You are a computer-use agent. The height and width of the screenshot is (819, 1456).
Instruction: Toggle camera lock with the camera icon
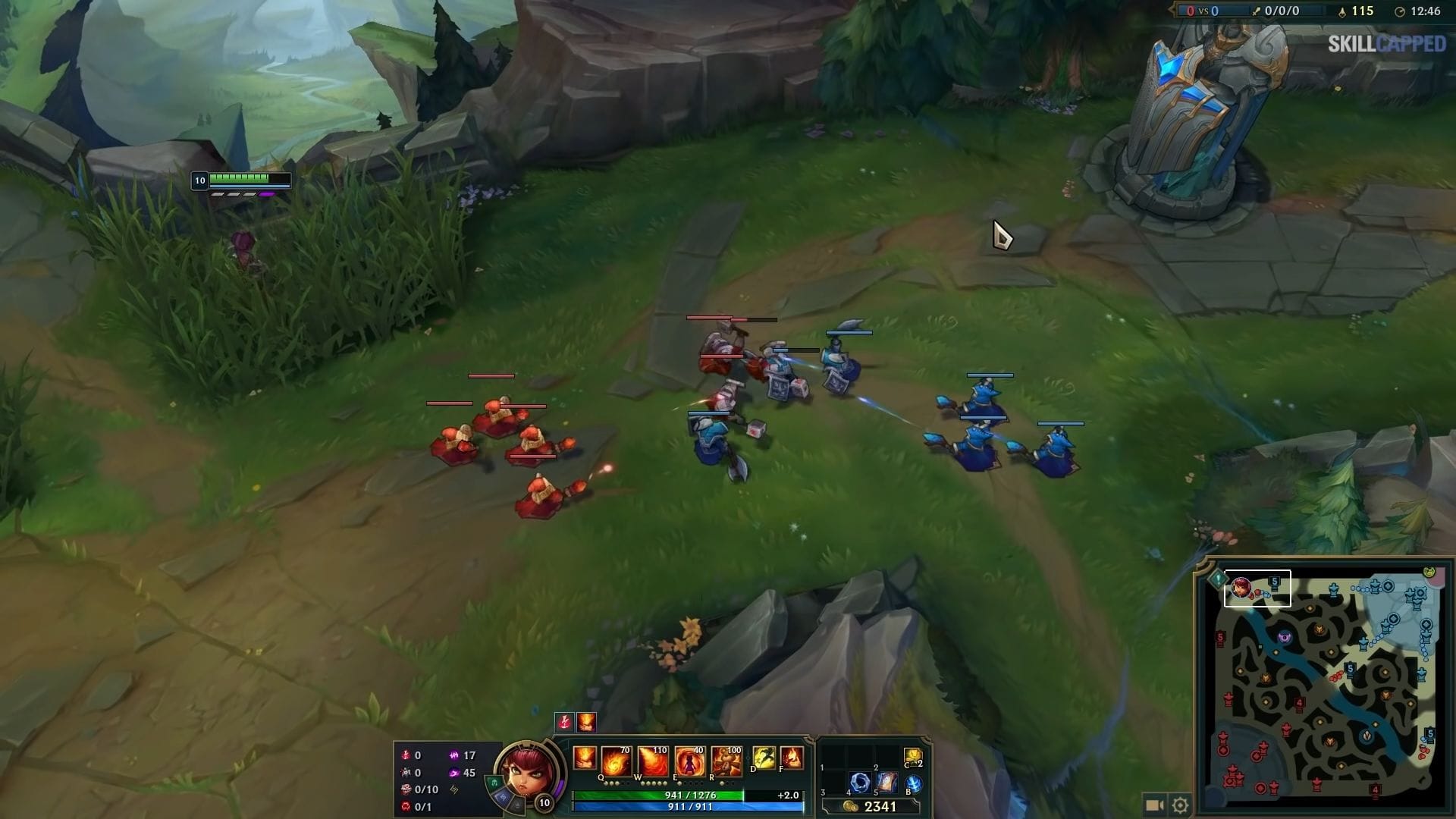[1154, 805]
